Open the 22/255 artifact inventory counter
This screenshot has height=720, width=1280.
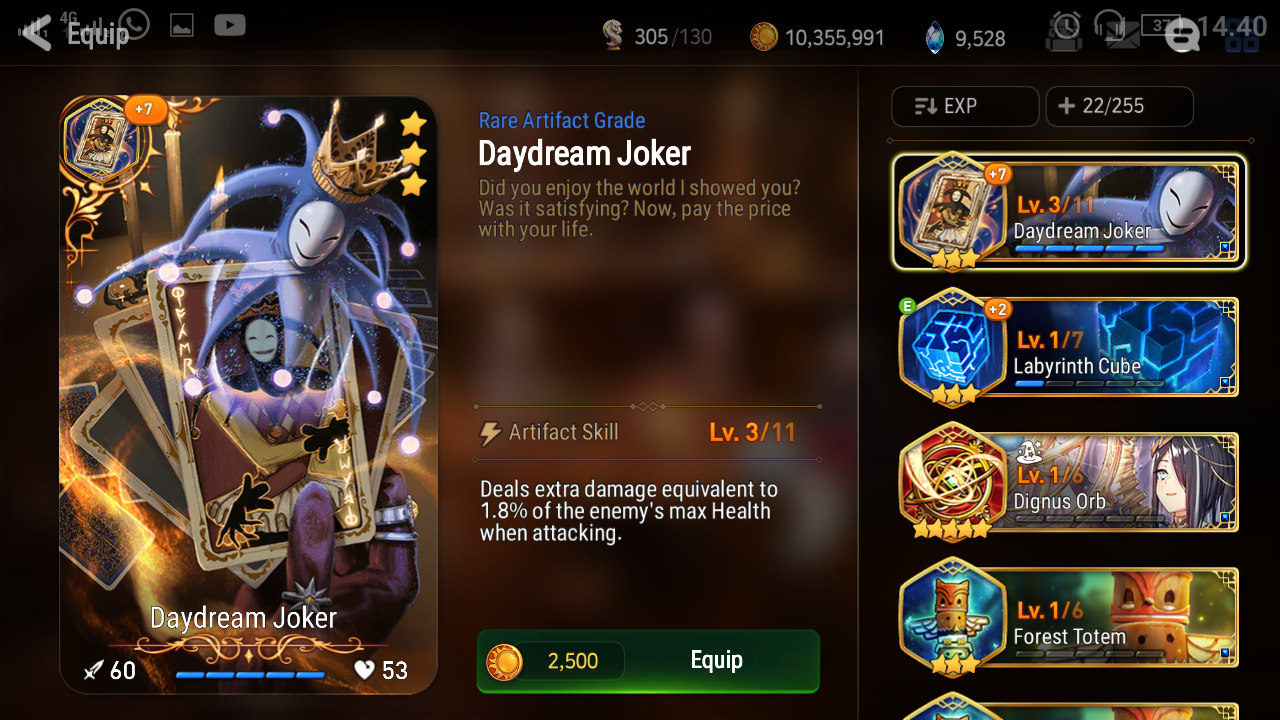point(1119,106)
